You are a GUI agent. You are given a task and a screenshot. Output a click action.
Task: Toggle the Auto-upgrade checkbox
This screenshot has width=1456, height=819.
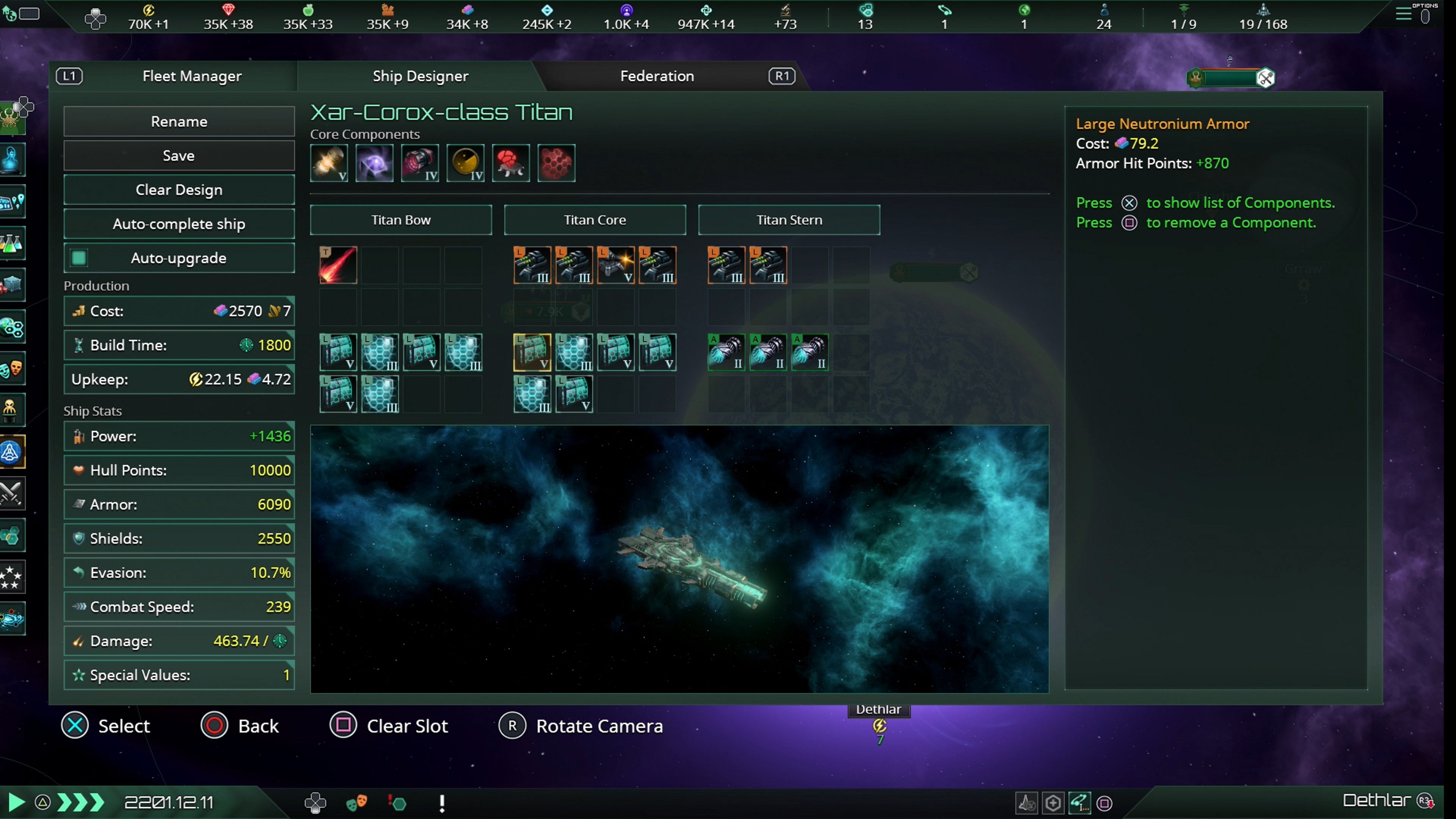pyautogui.click(x=78, y=258)
